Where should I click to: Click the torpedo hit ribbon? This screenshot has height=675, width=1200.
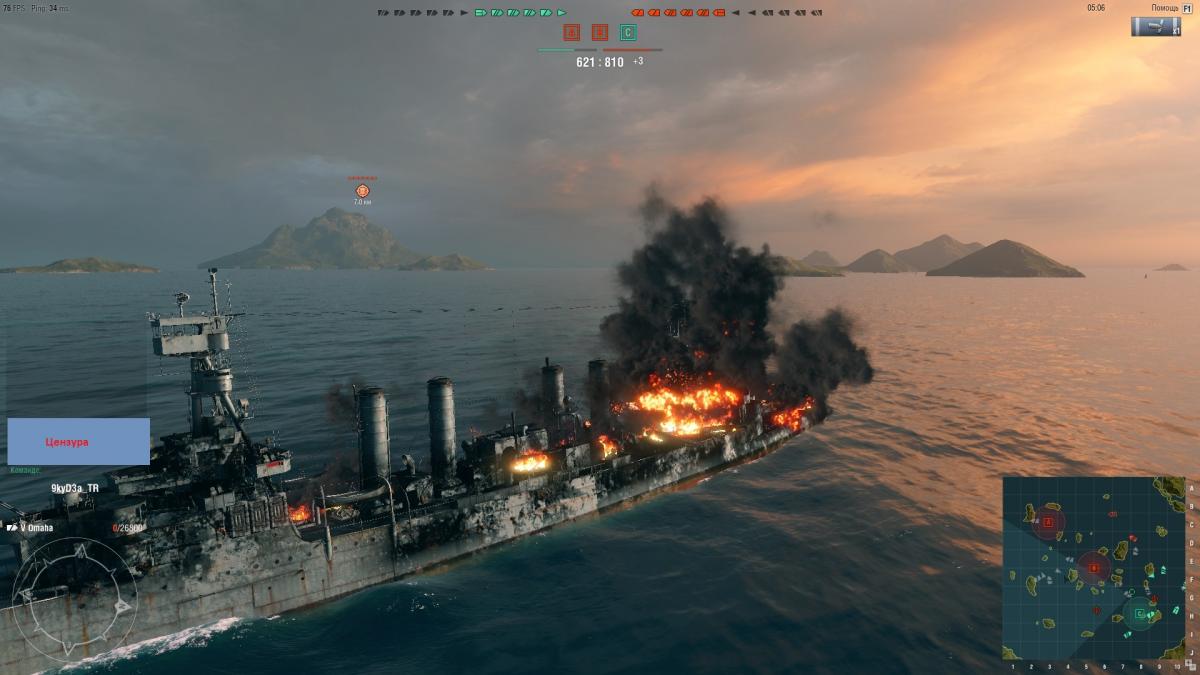click(1155, 26)
